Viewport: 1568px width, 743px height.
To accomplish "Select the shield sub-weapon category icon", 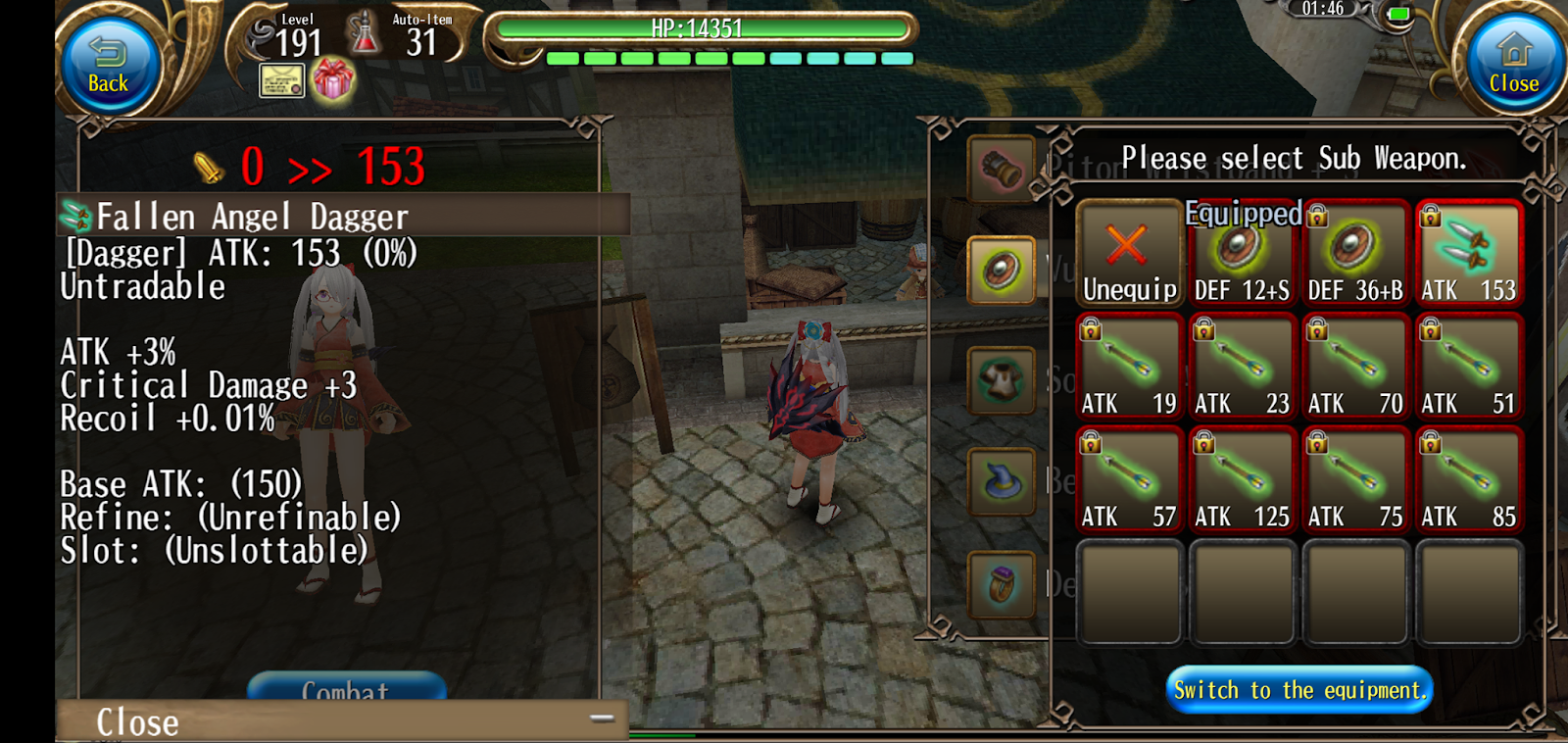I will (x=1002, y=271).
